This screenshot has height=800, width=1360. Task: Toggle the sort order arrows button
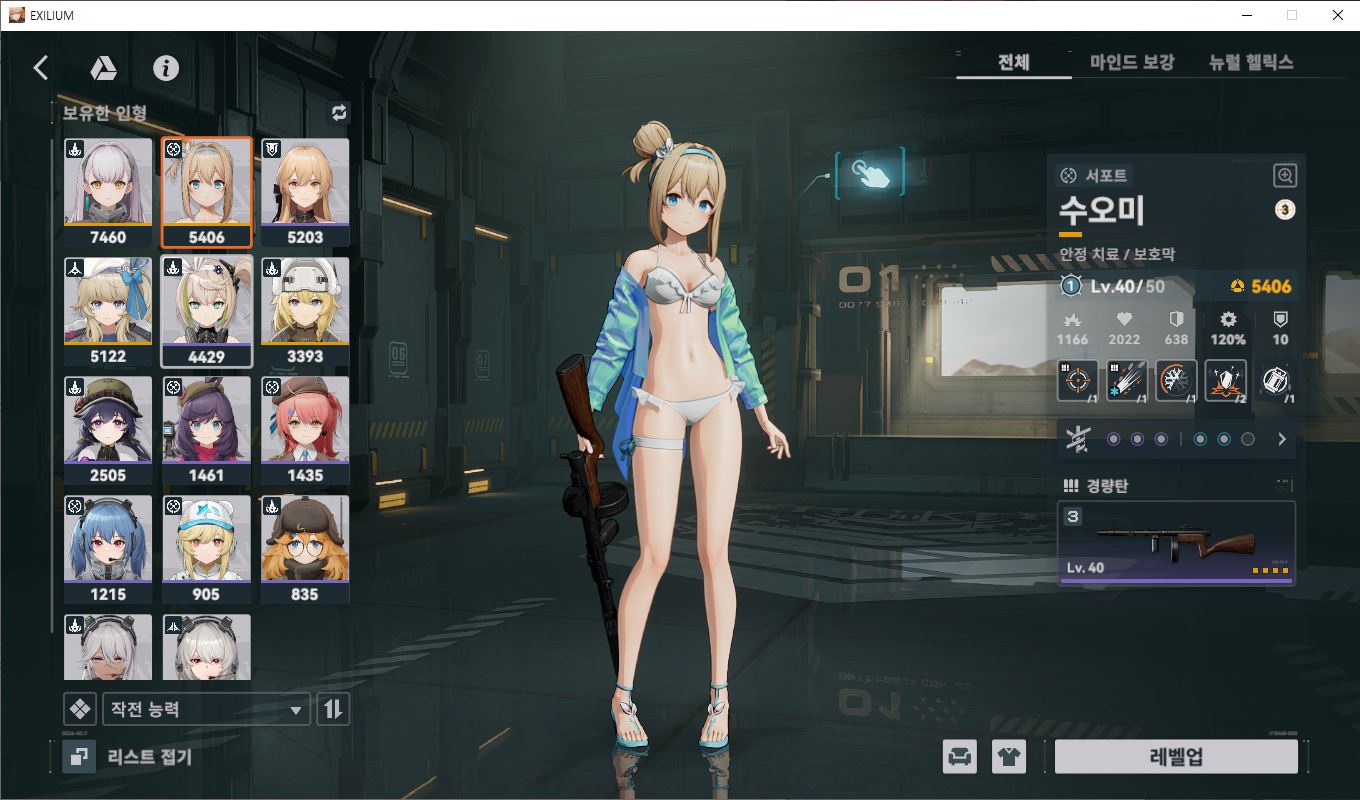tap(333, 710)
